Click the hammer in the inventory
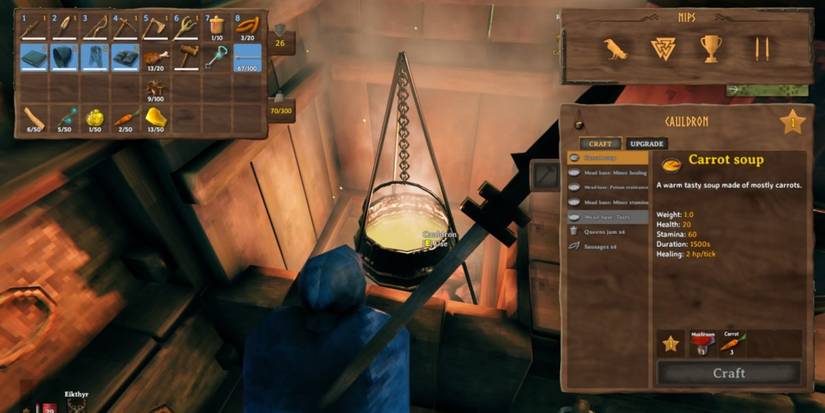 point(186,57)
